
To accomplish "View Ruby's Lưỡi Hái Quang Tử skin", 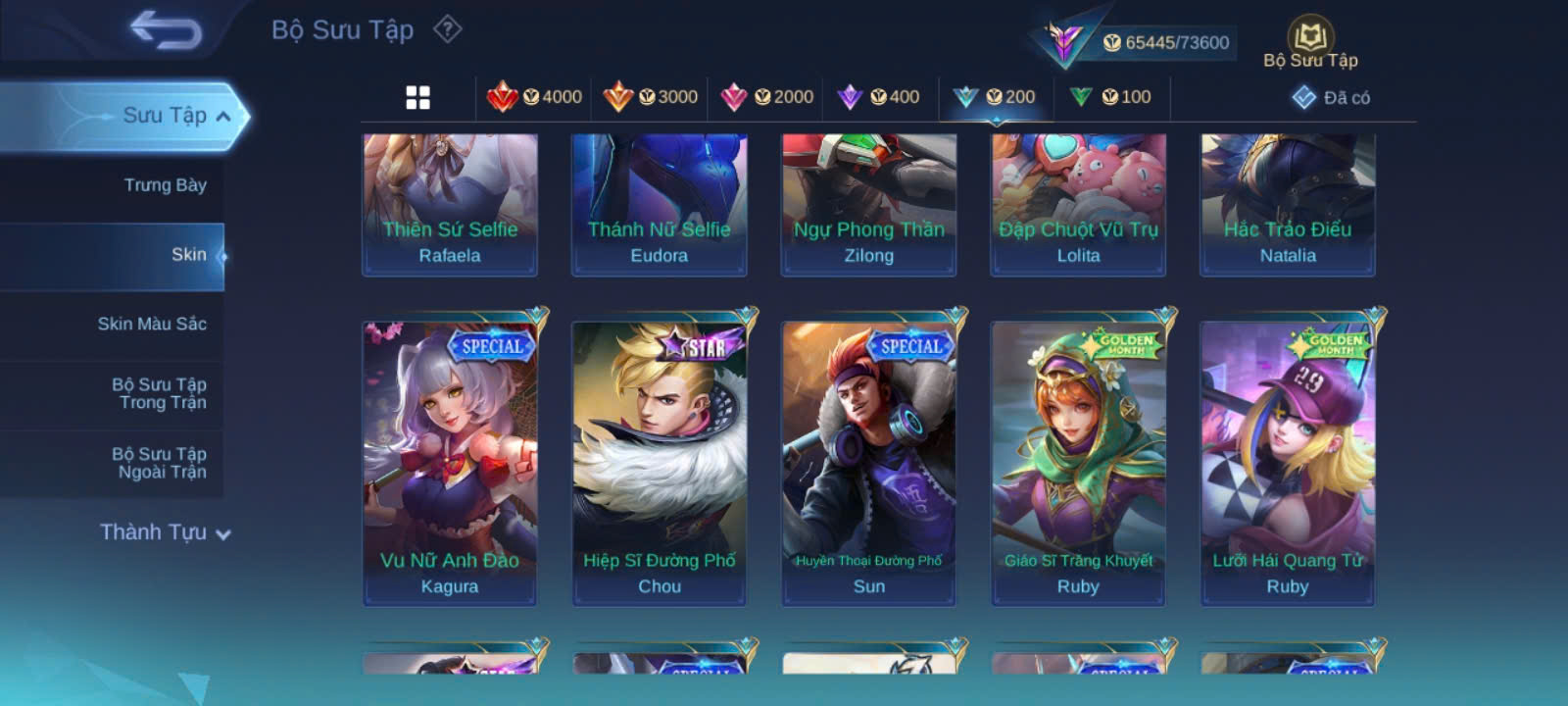I will [x=1288, y=461].
